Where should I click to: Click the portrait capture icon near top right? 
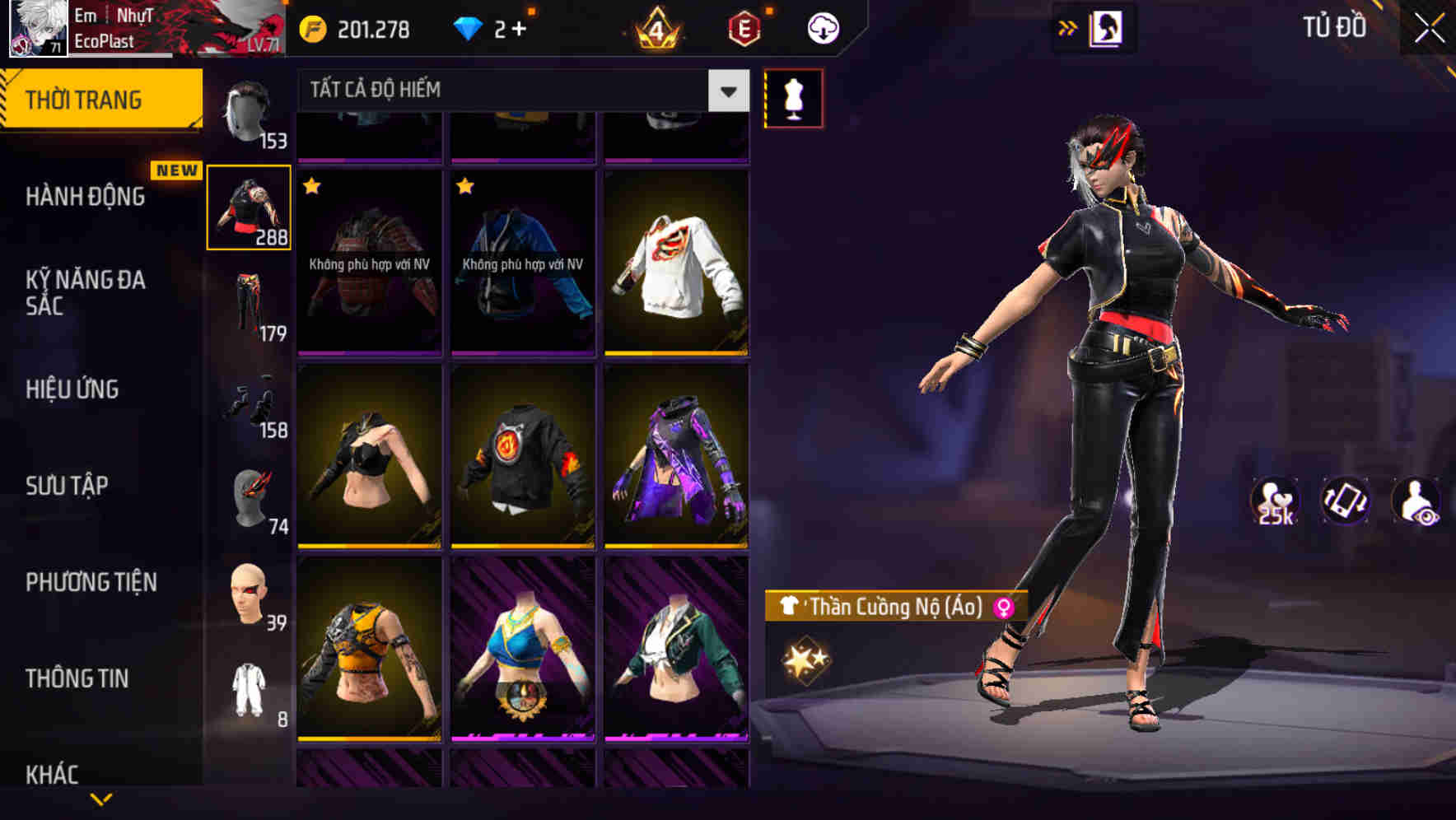tap(1107, 26)
